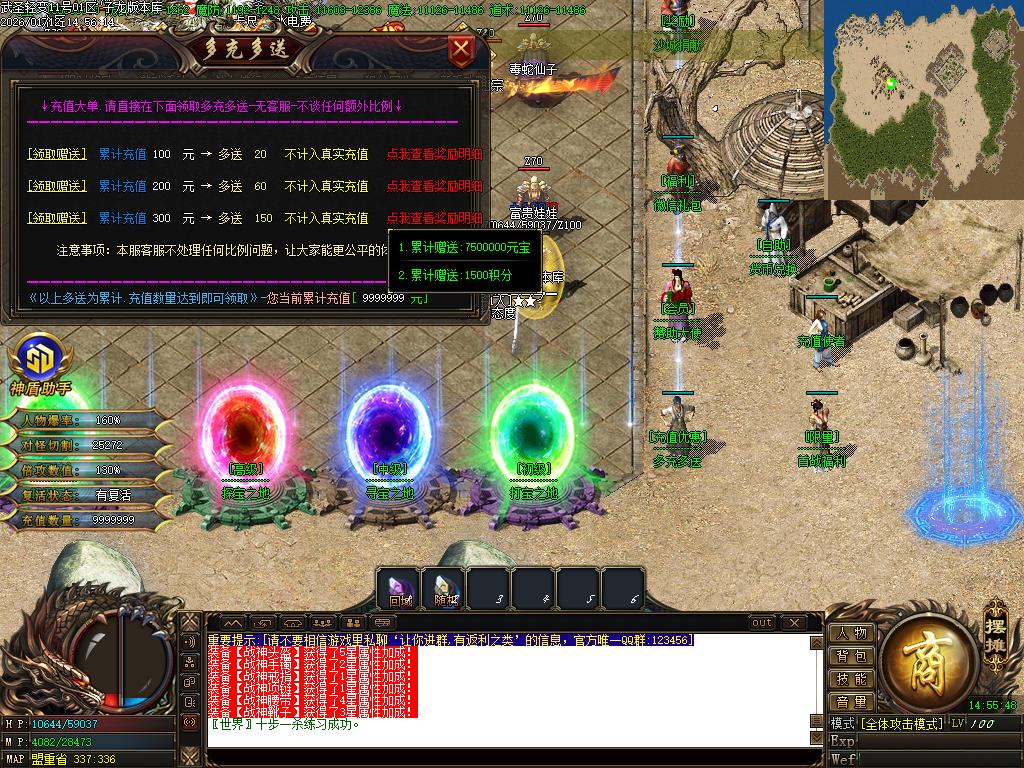Claim the 200 元 recharge bonus
The width and height of the screenshot is (1024, 768).
56,186
